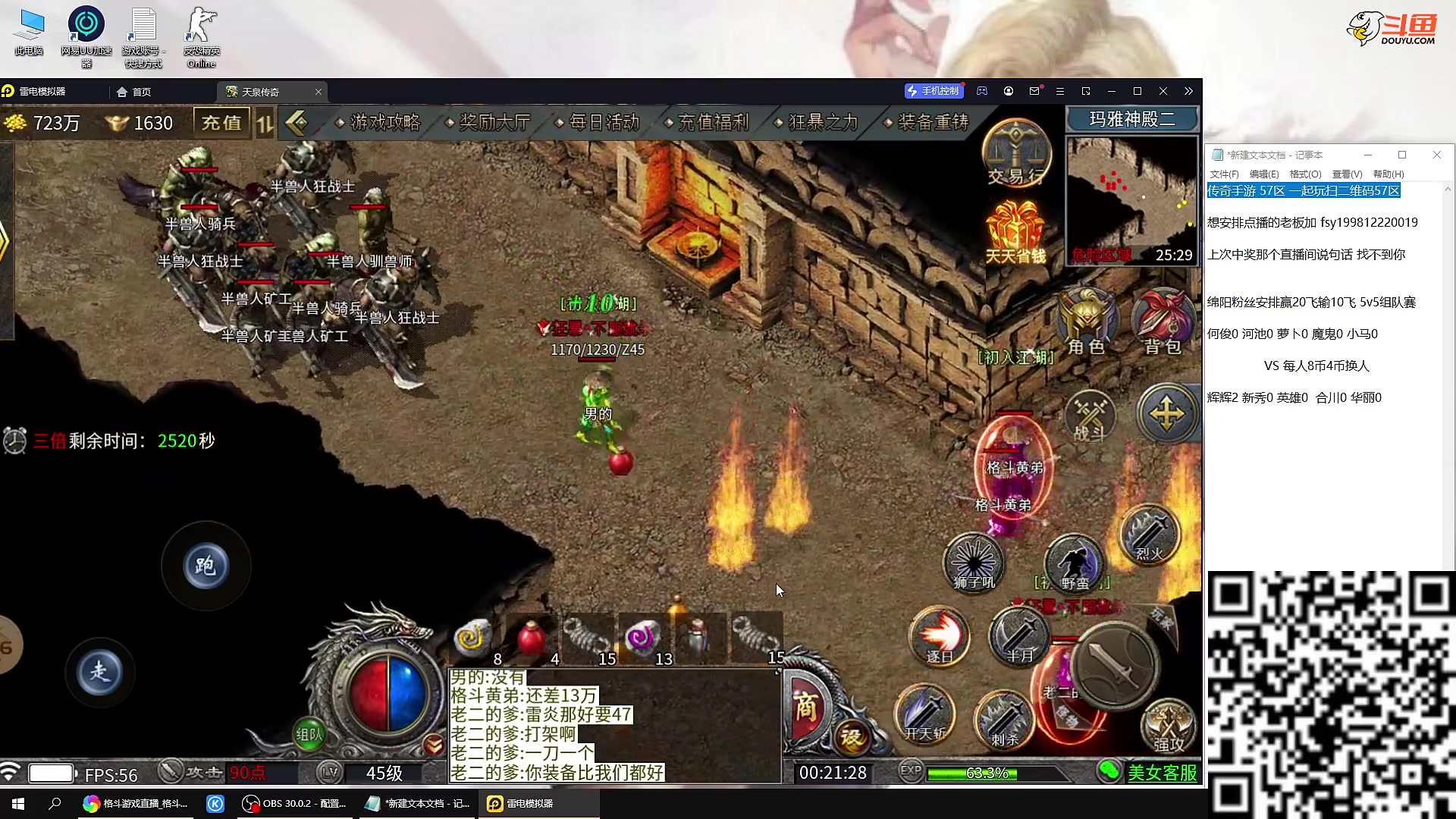
Task: Cast the 开天斩 skill
Action: pyautogui.click(x=925, y=714)
